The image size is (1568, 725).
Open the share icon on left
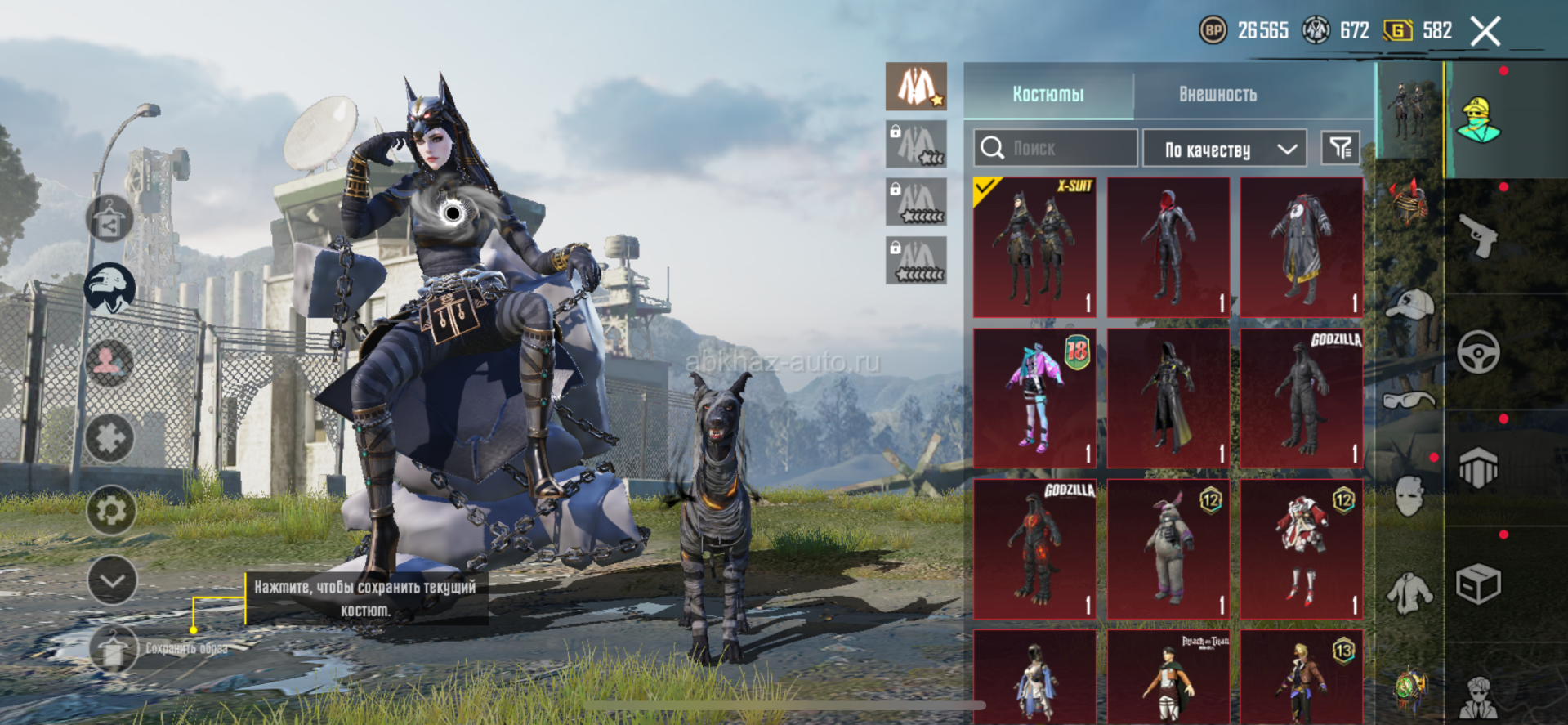(x=109, y=218)
